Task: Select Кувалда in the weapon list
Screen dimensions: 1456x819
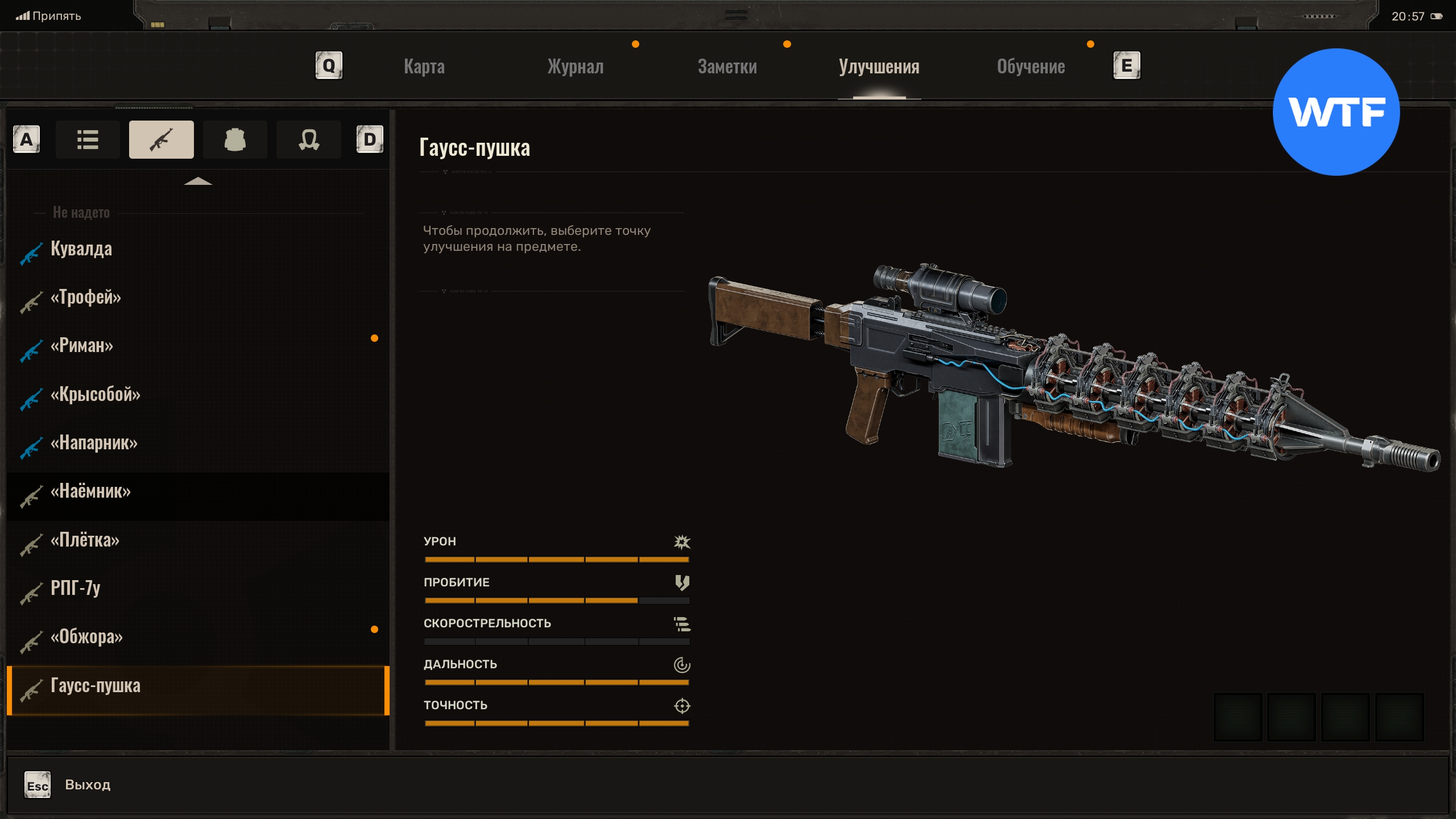Action: tap(81, 249)
